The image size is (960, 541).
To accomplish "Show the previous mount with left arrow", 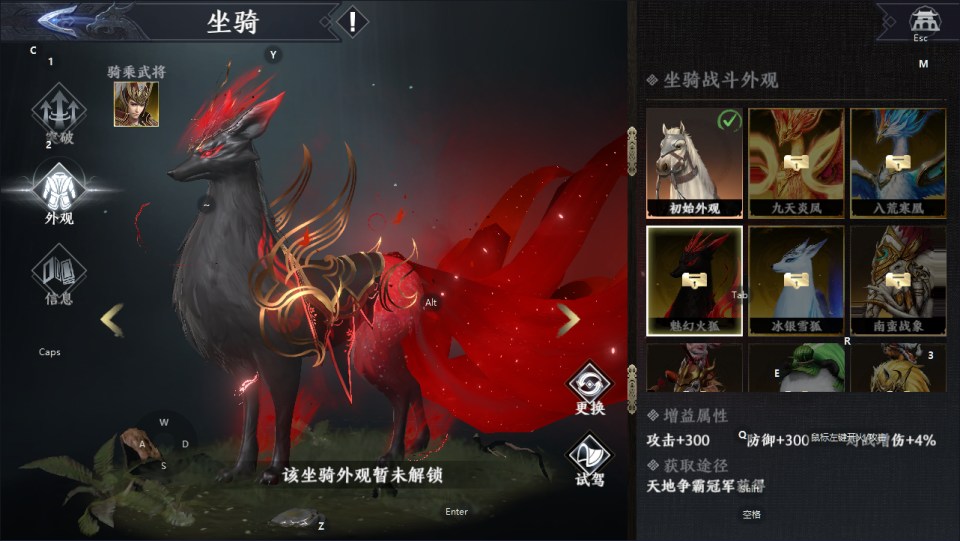I will point(112,320).
